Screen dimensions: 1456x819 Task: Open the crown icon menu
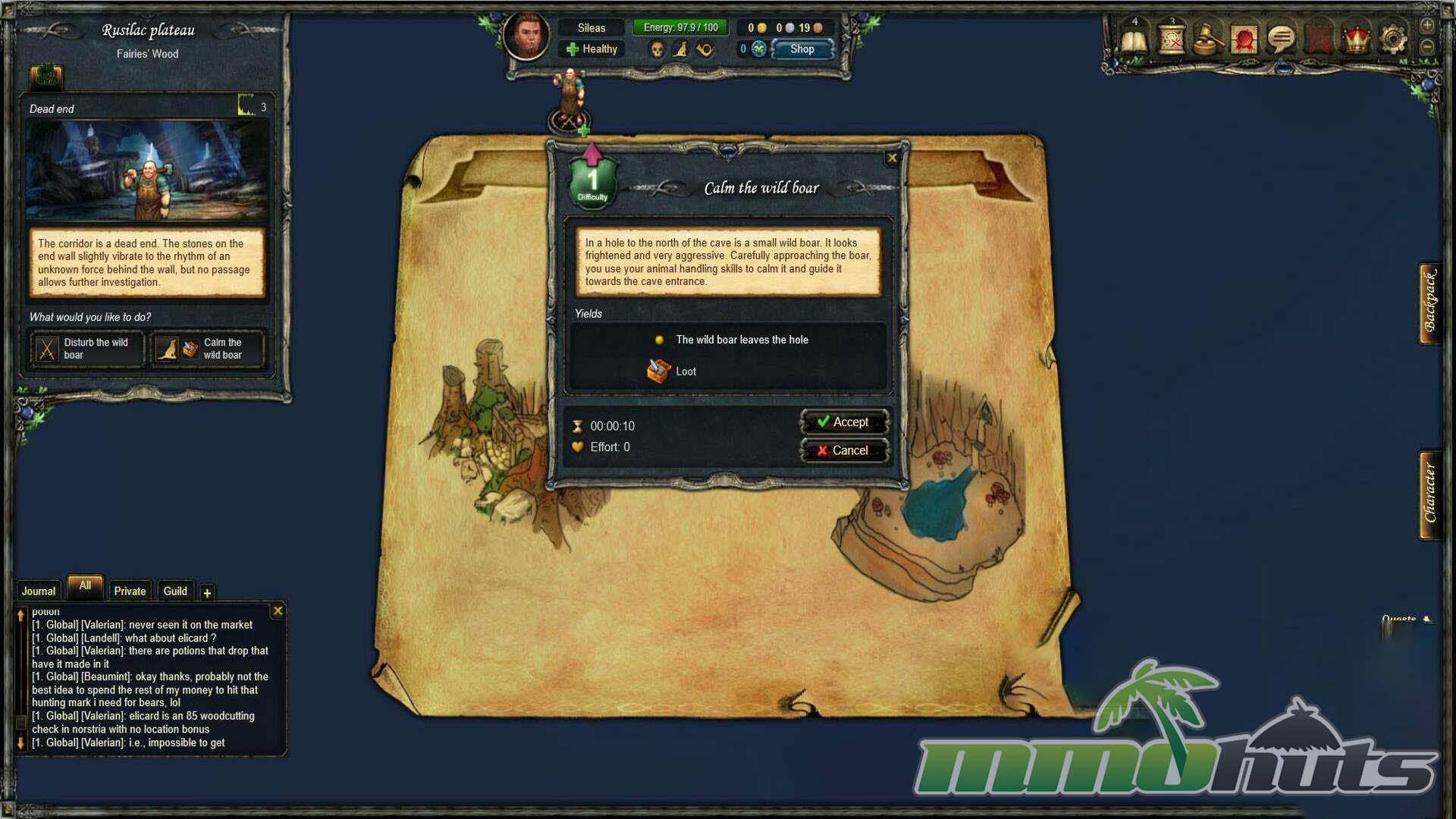click(x=1356, y=39)
